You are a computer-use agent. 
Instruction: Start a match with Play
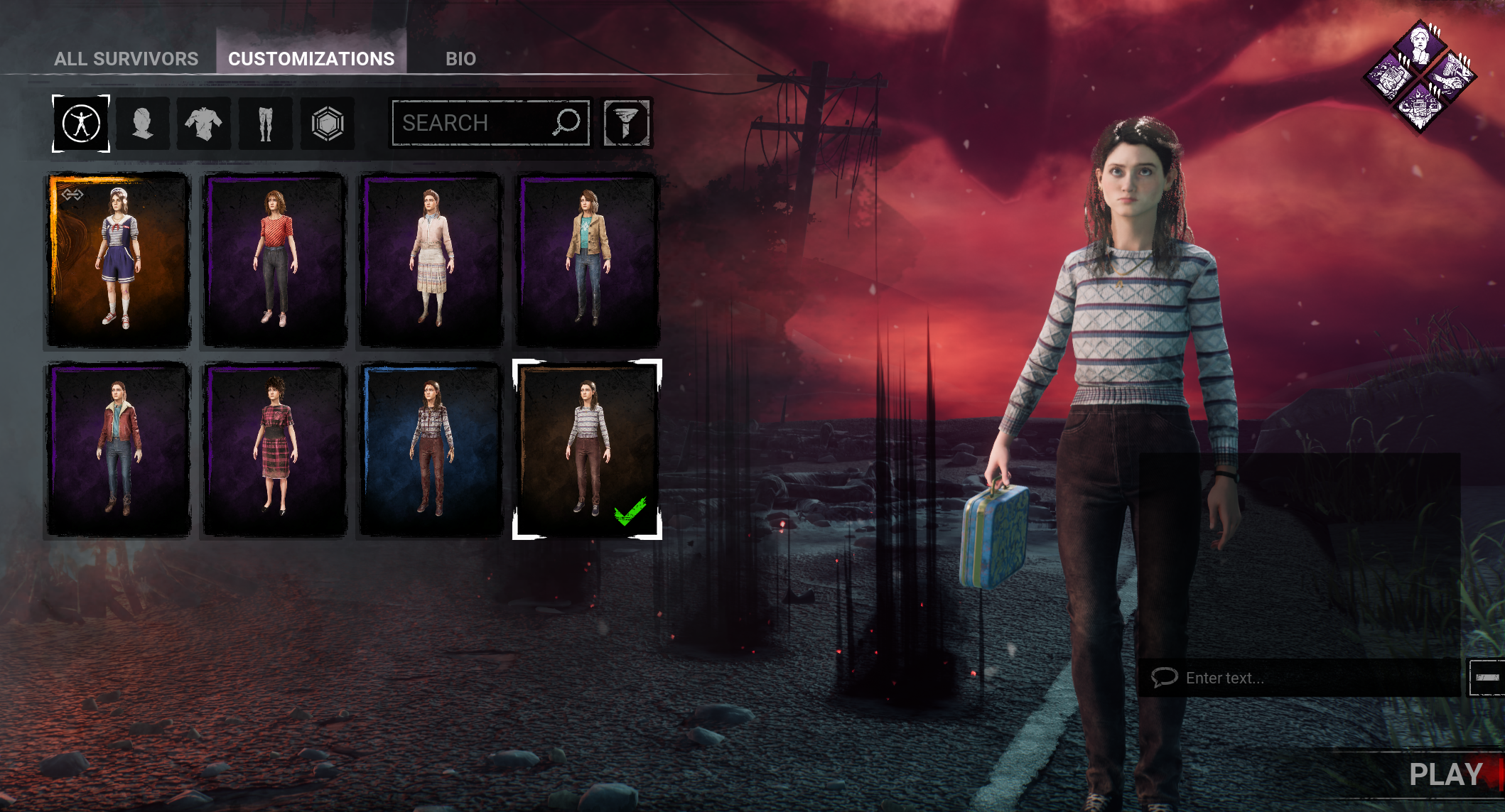(x=1445, y=774)
